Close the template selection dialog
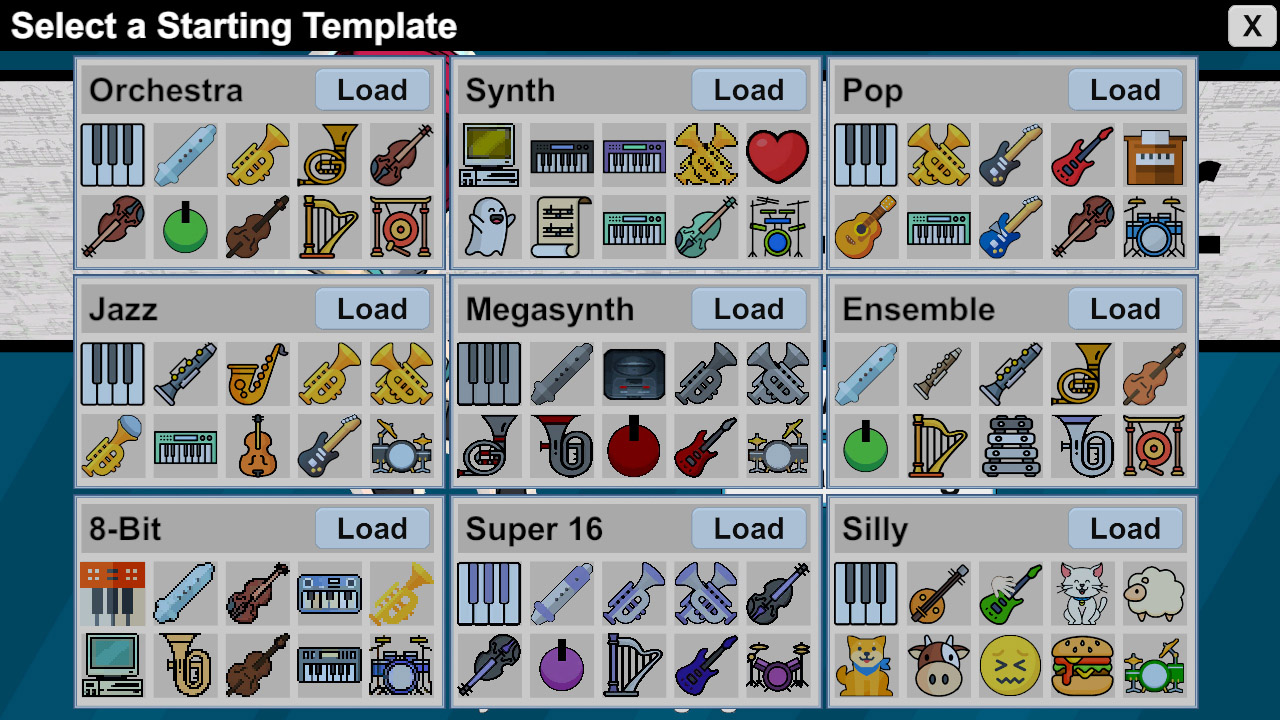Screen dimensions: 1280x720 [1251, 26]
